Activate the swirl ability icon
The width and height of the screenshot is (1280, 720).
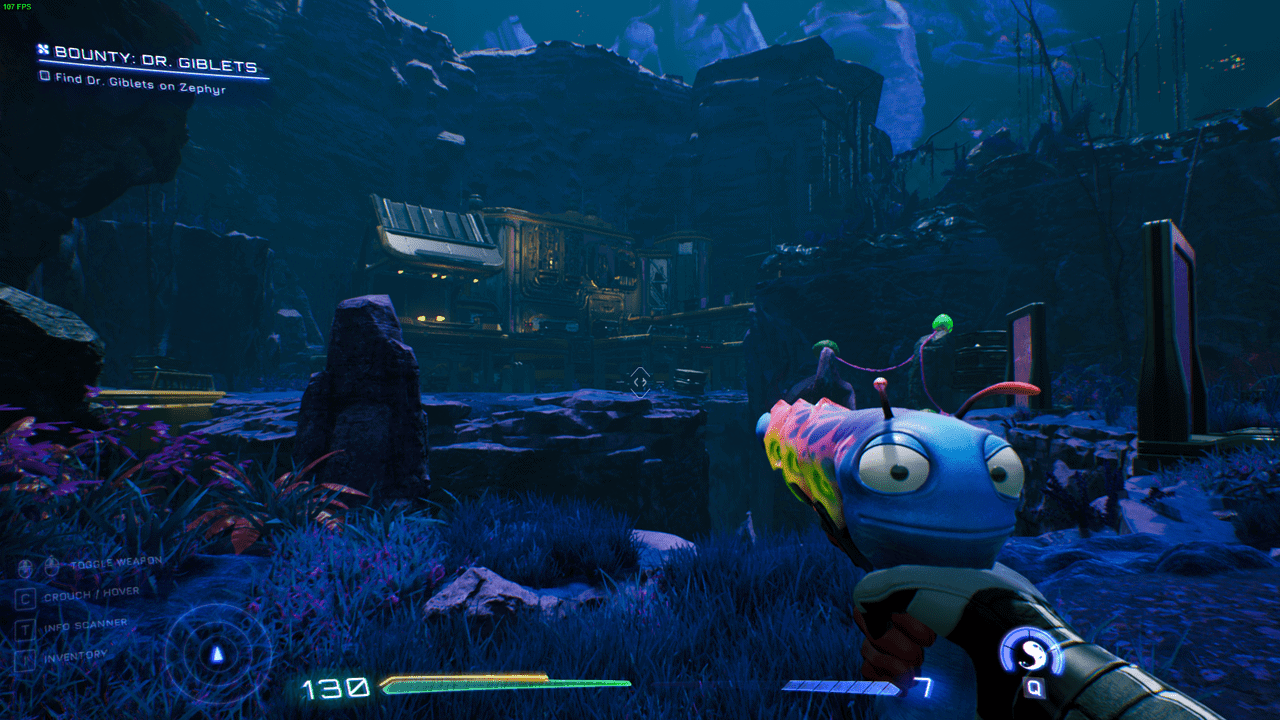point(1031,655)
